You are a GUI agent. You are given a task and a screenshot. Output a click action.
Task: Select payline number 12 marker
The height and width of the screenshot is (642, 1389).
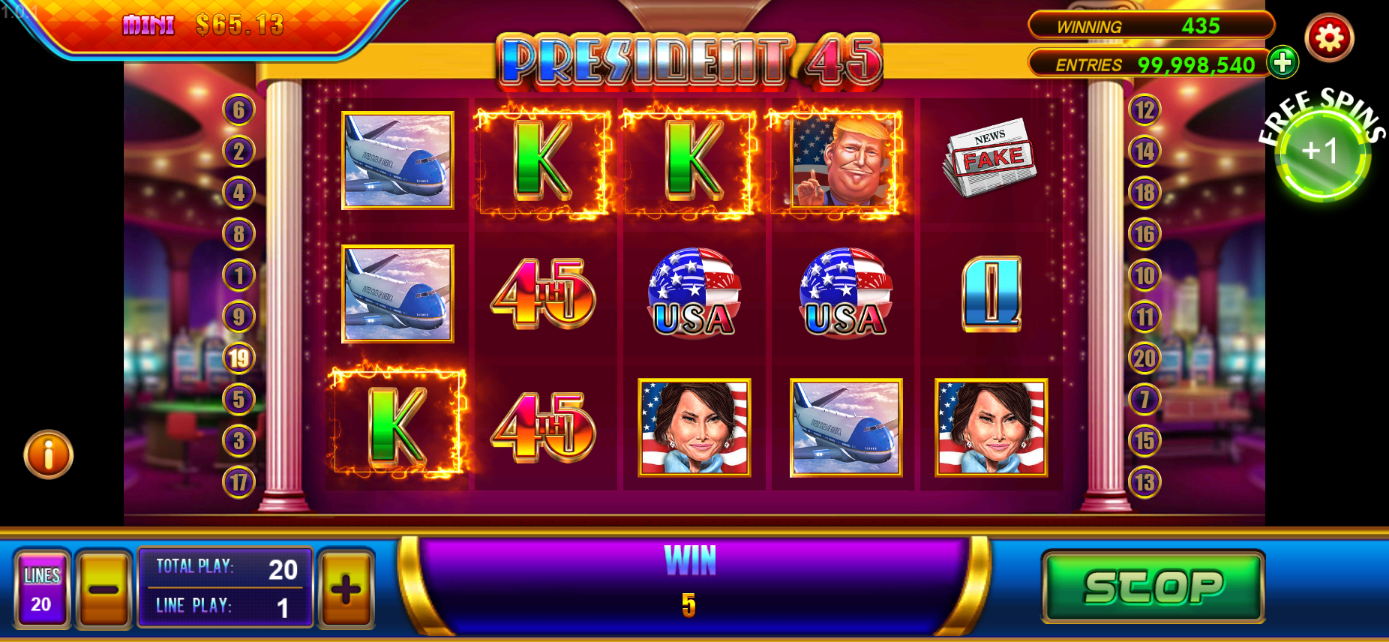1145,110
